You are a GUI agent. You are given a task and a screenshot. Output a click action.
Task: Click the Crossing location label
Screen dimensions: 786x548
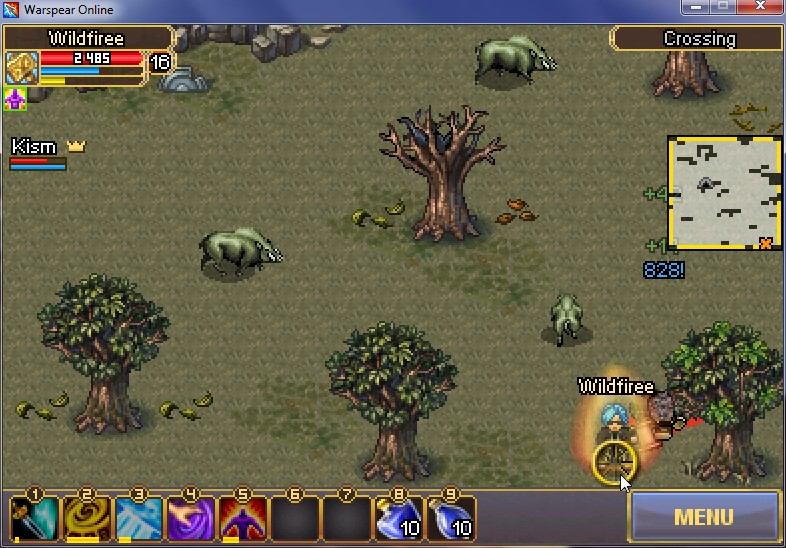pos(698,39)
